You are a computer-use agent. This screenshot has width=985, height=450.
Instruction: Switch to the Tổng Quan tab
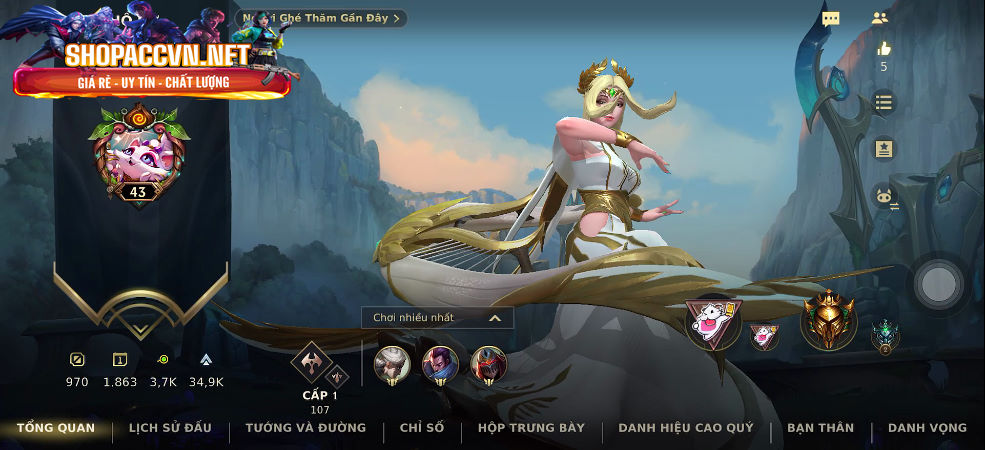coord(56,428)
